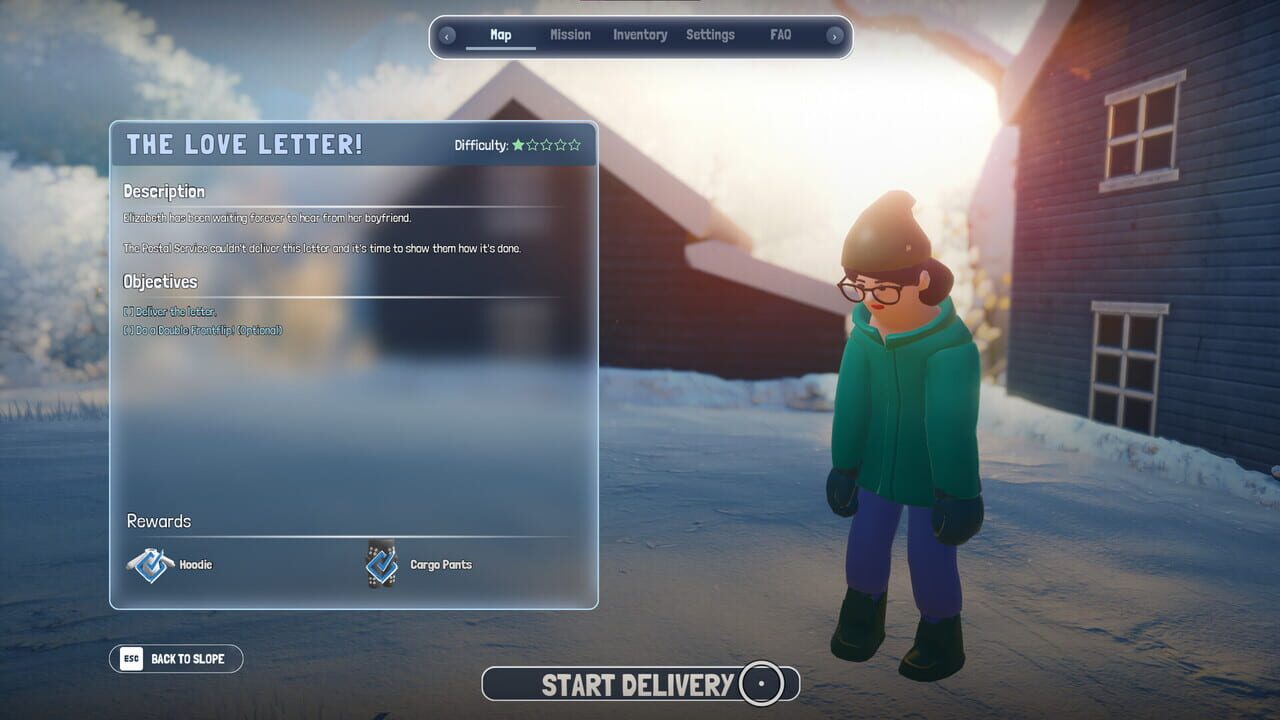The height and width of the screenshot is (720, 1280).
Task: Select the Hoodie reward icon
Action: click(151, 564)
